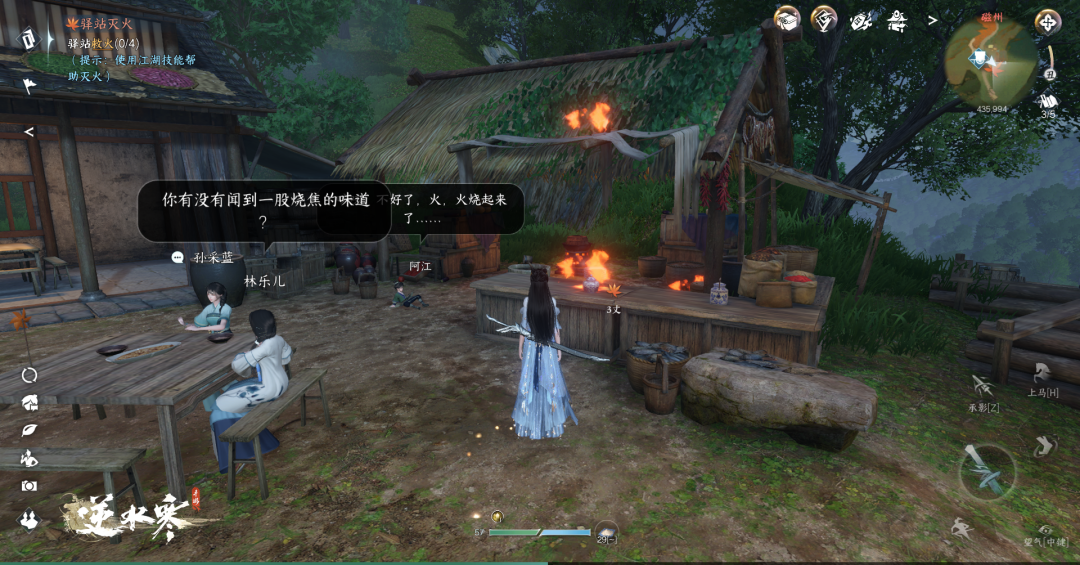Open the gourd icon in bottom-left diamond

click(x=29, y=519)
